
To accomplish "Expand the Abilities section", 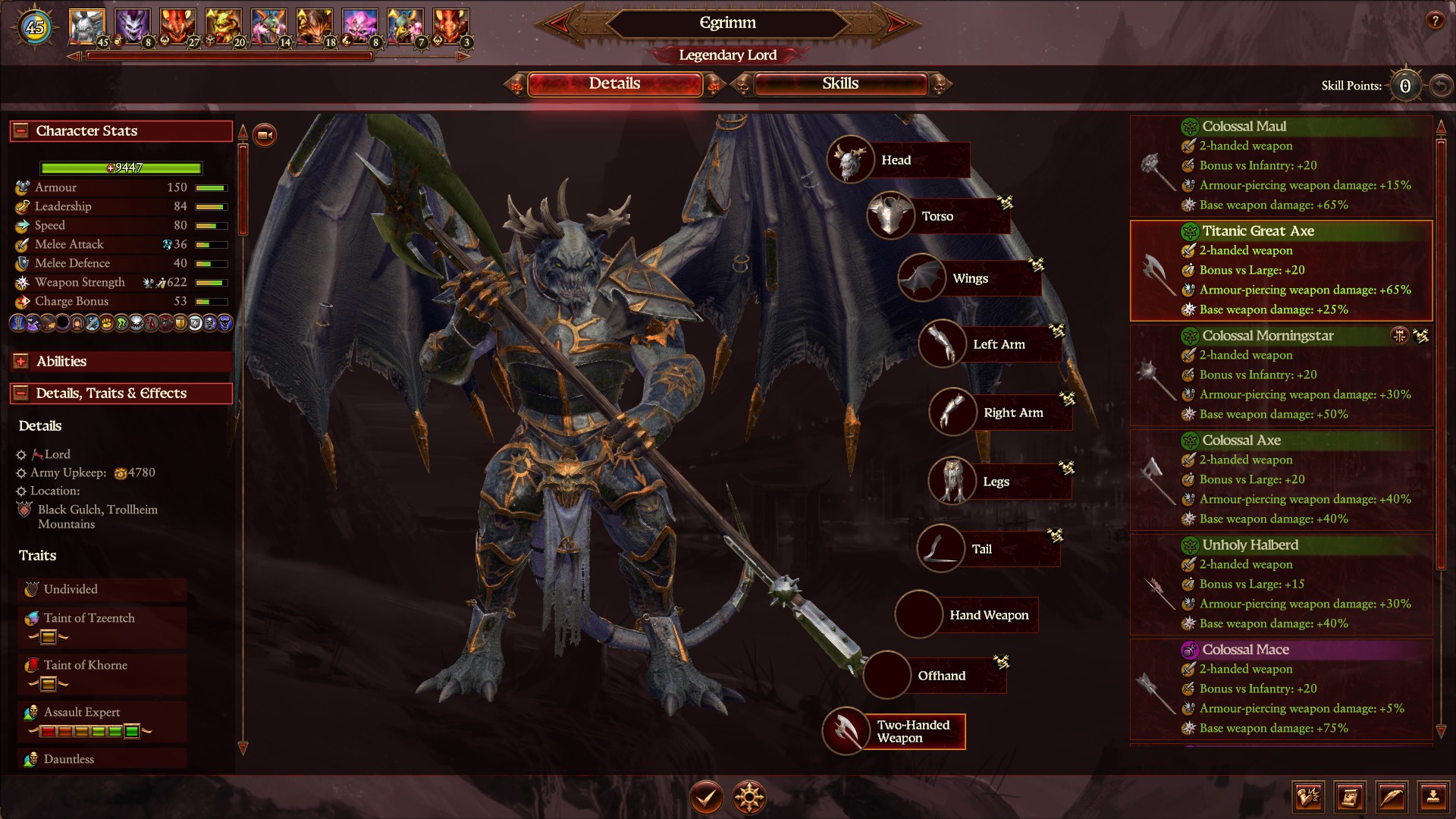I will pos(21,362).
